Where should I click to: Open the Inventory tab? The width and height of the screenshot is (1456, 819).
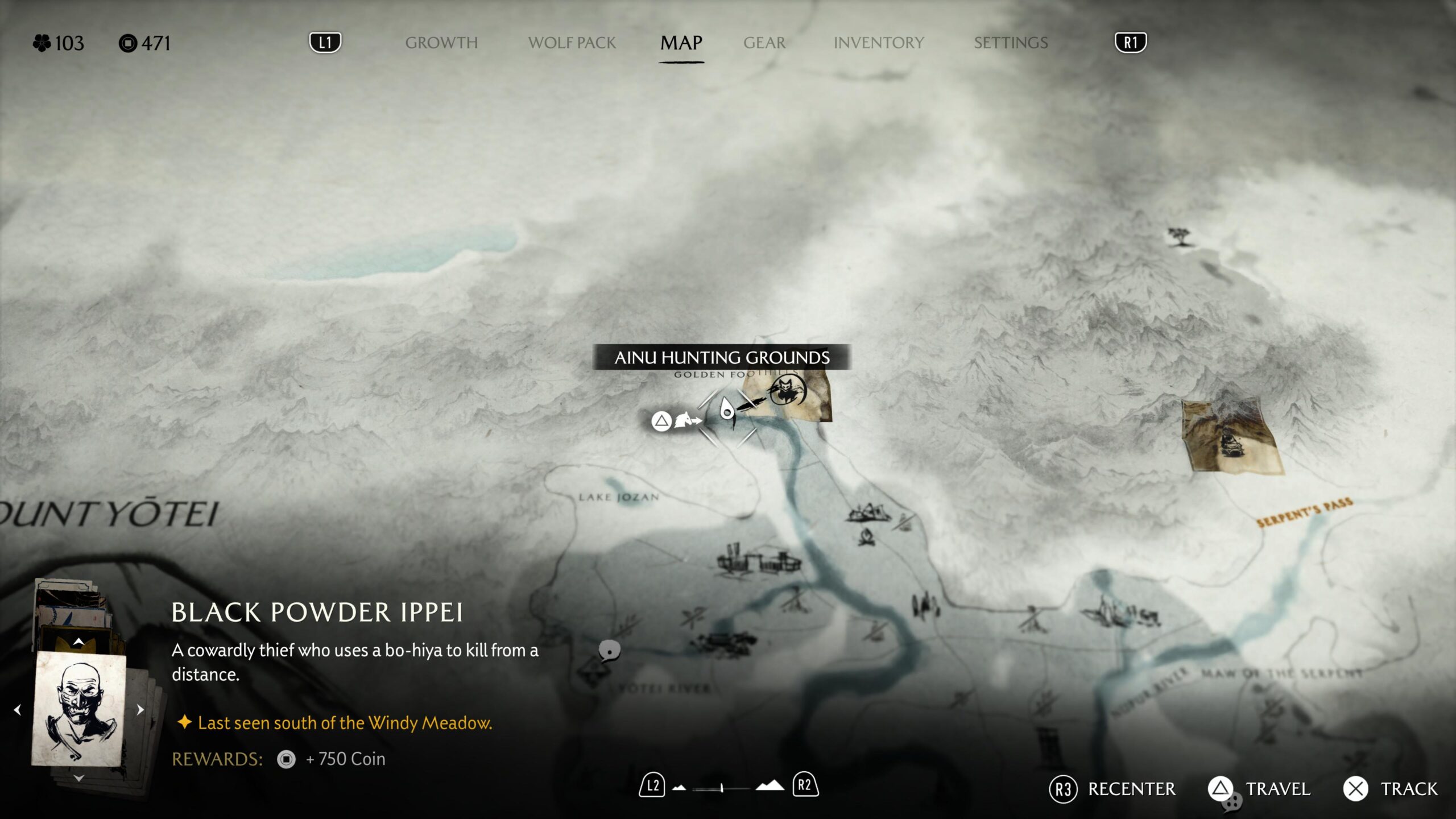879,43
